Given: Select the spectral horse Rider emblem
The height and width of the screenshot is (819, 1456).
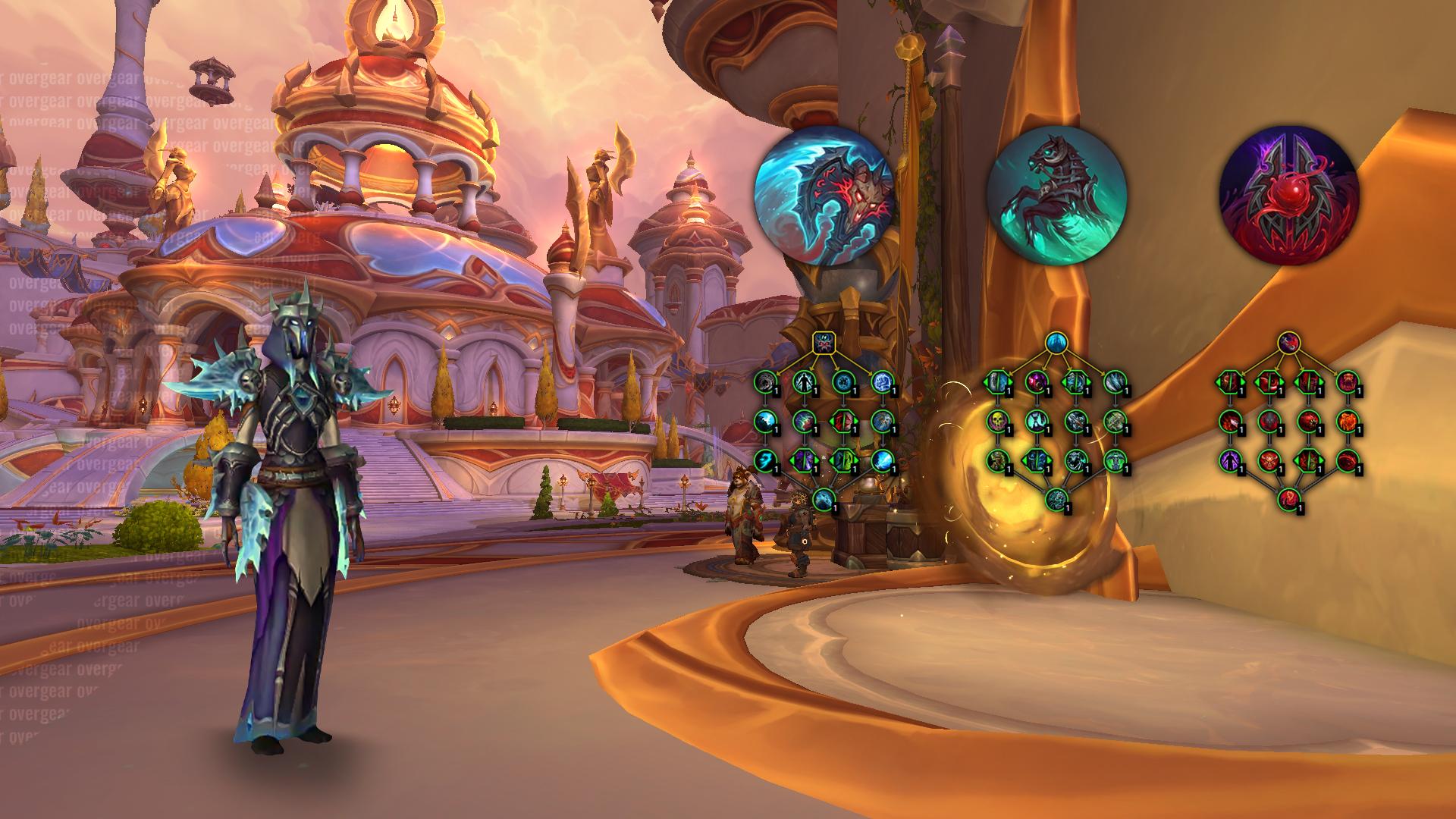Looking at the screenshot, I should coord(1056,196).
